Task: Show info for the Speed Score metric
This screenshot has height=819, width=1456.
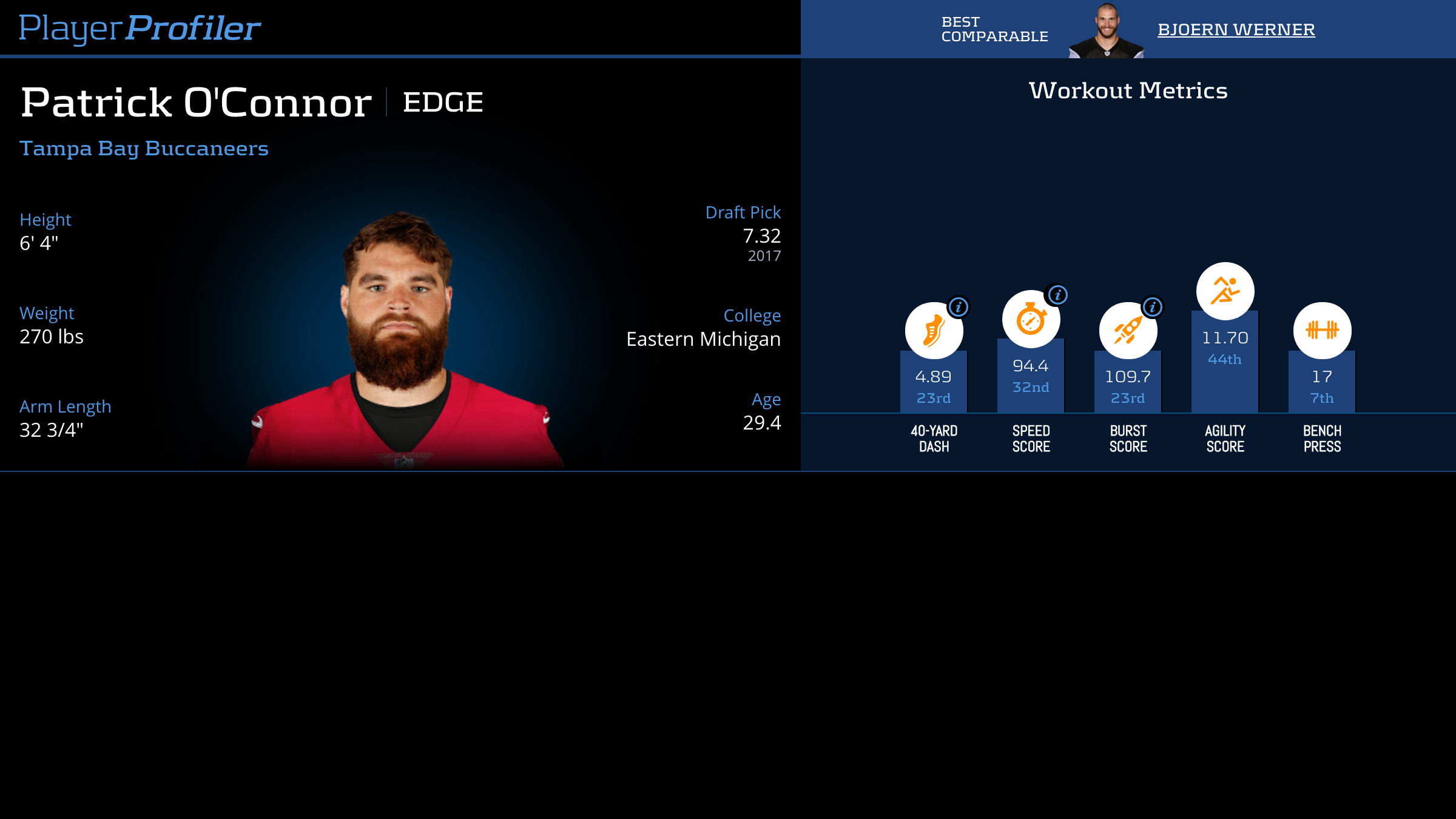Action: point(1057,295)
